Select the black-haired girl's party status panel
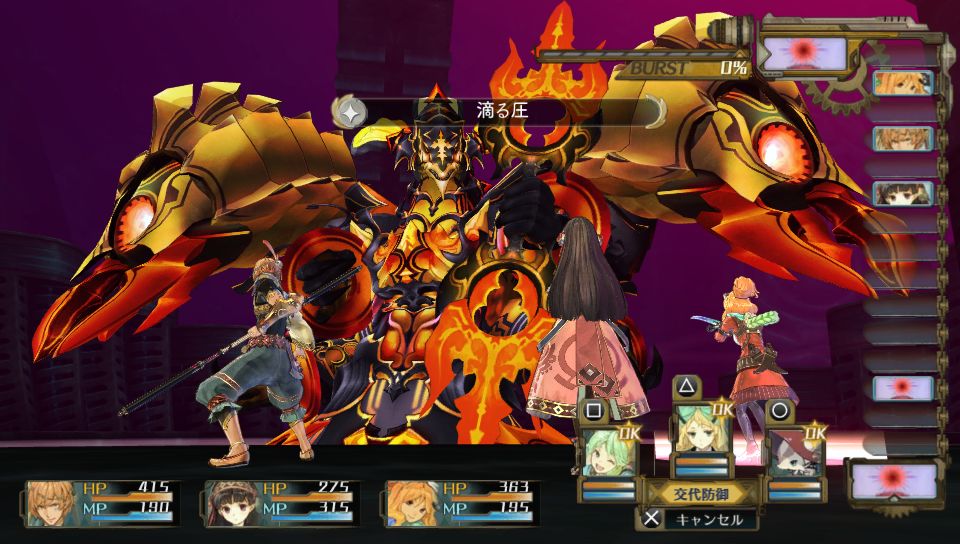 283,503
